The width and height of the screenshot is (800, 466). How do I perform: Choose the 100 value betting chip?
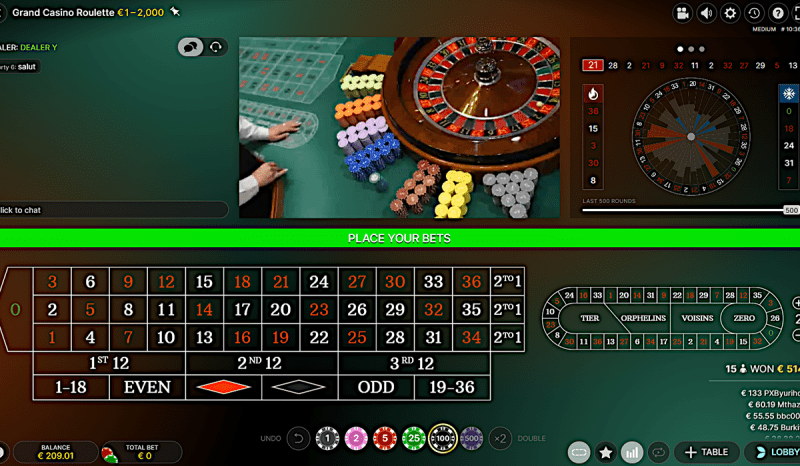pyautogui.click(x=443, y=438)
